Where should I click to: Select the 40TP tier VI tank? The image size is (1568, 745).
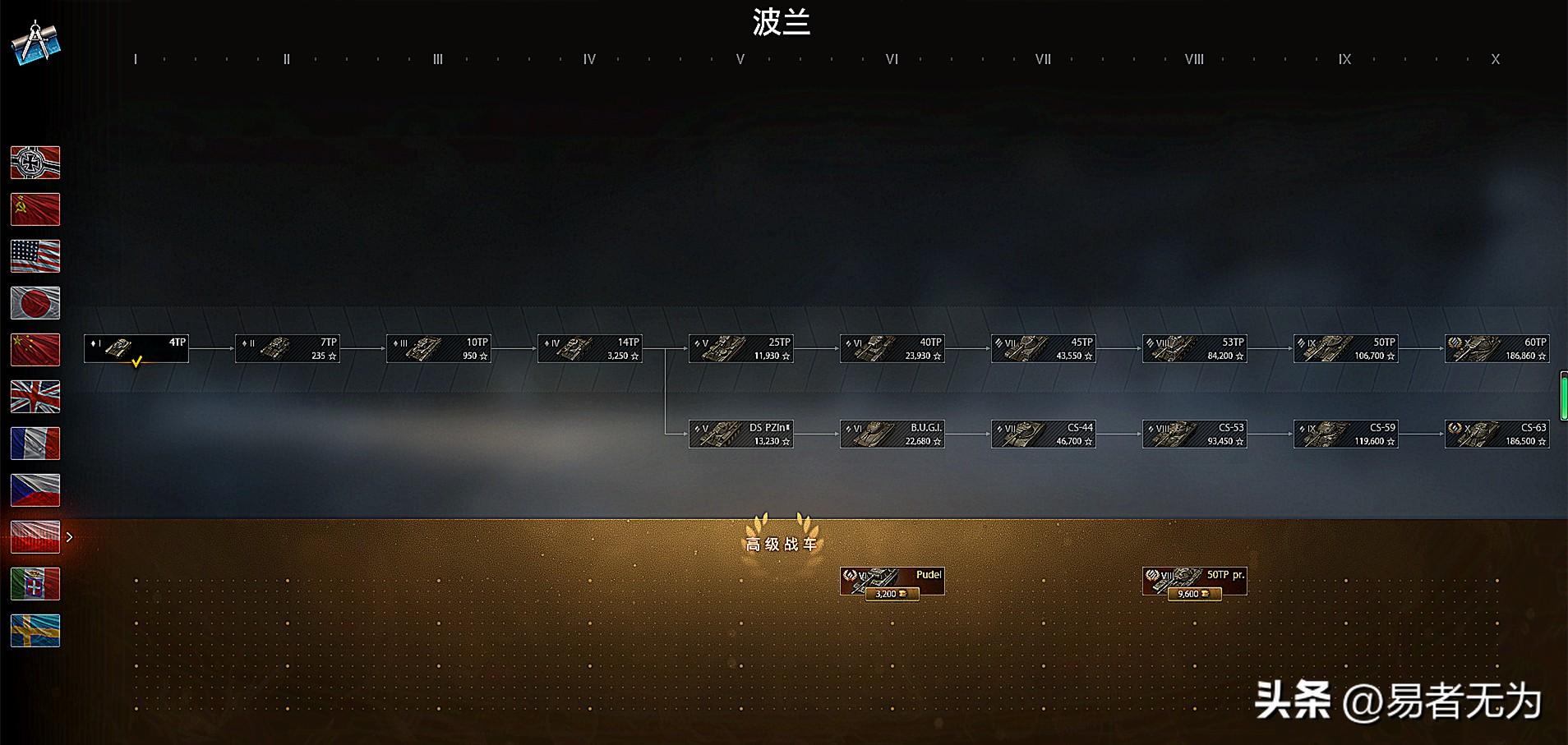click(x=892, y=348)
